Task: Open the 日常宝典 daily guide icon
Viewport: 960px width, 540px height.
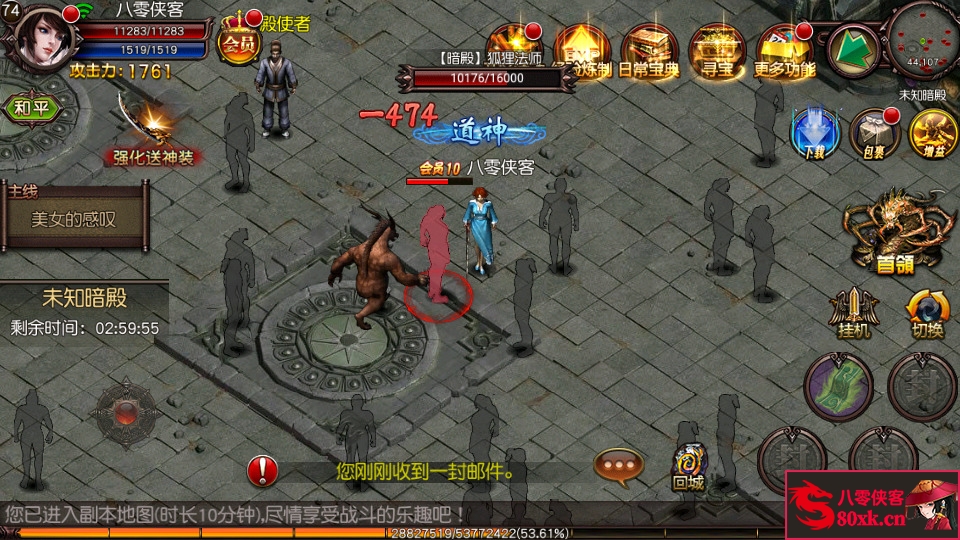Action: 650,50
